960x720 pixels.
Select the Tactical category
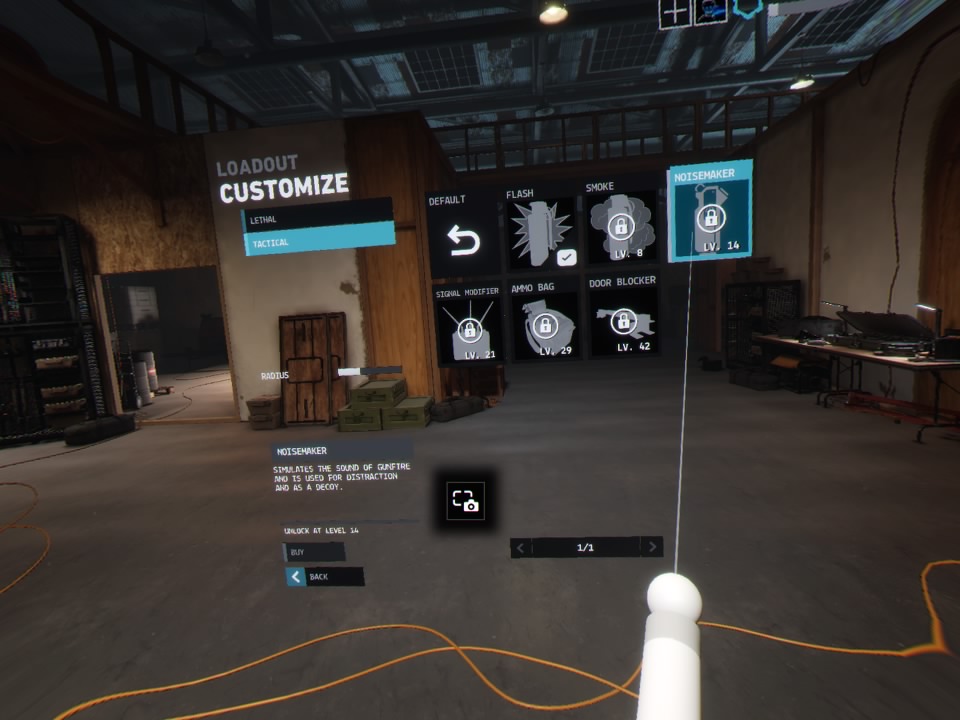pyautogui.click(x=318, y=242)
